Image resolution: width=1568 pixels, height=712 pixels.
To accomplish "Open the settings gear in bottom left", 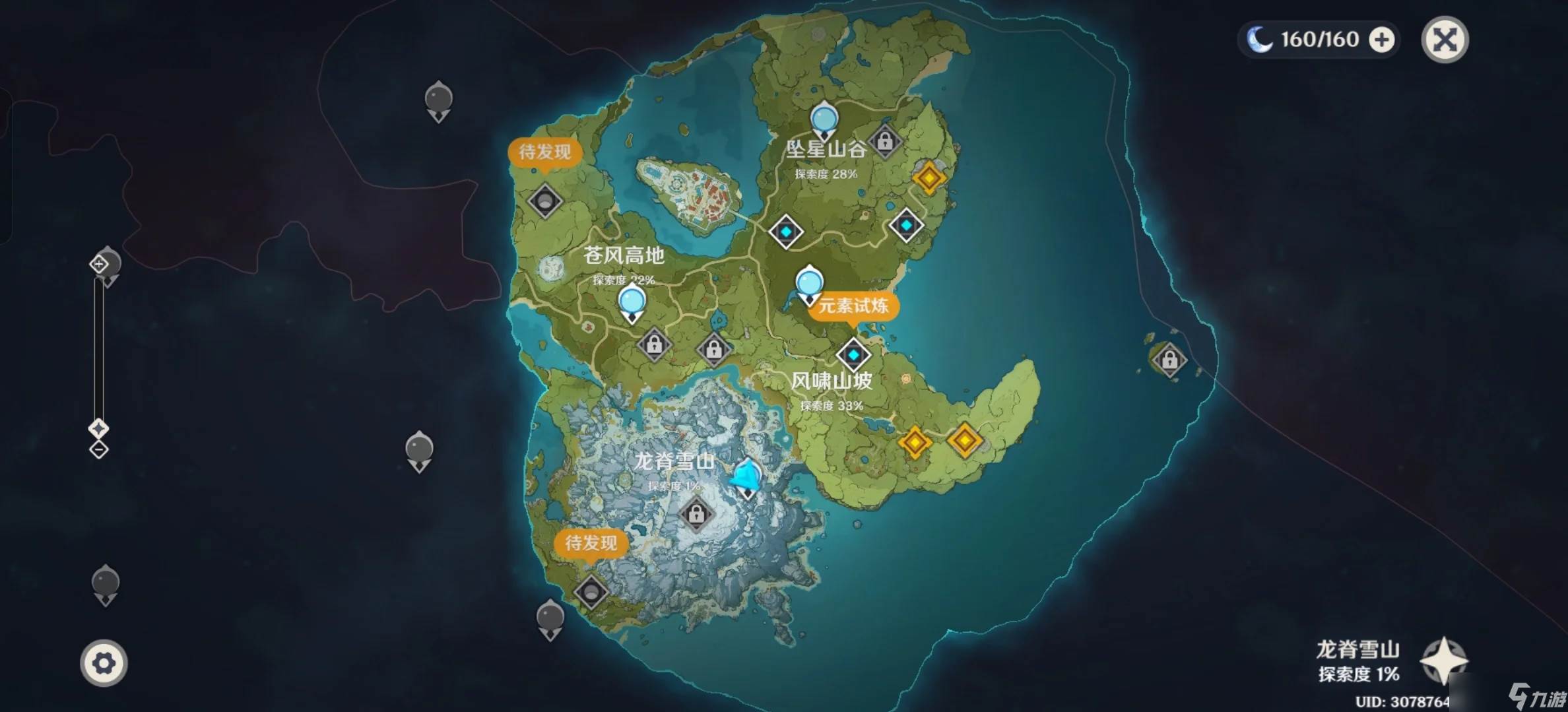I will [x=104, y=663].
